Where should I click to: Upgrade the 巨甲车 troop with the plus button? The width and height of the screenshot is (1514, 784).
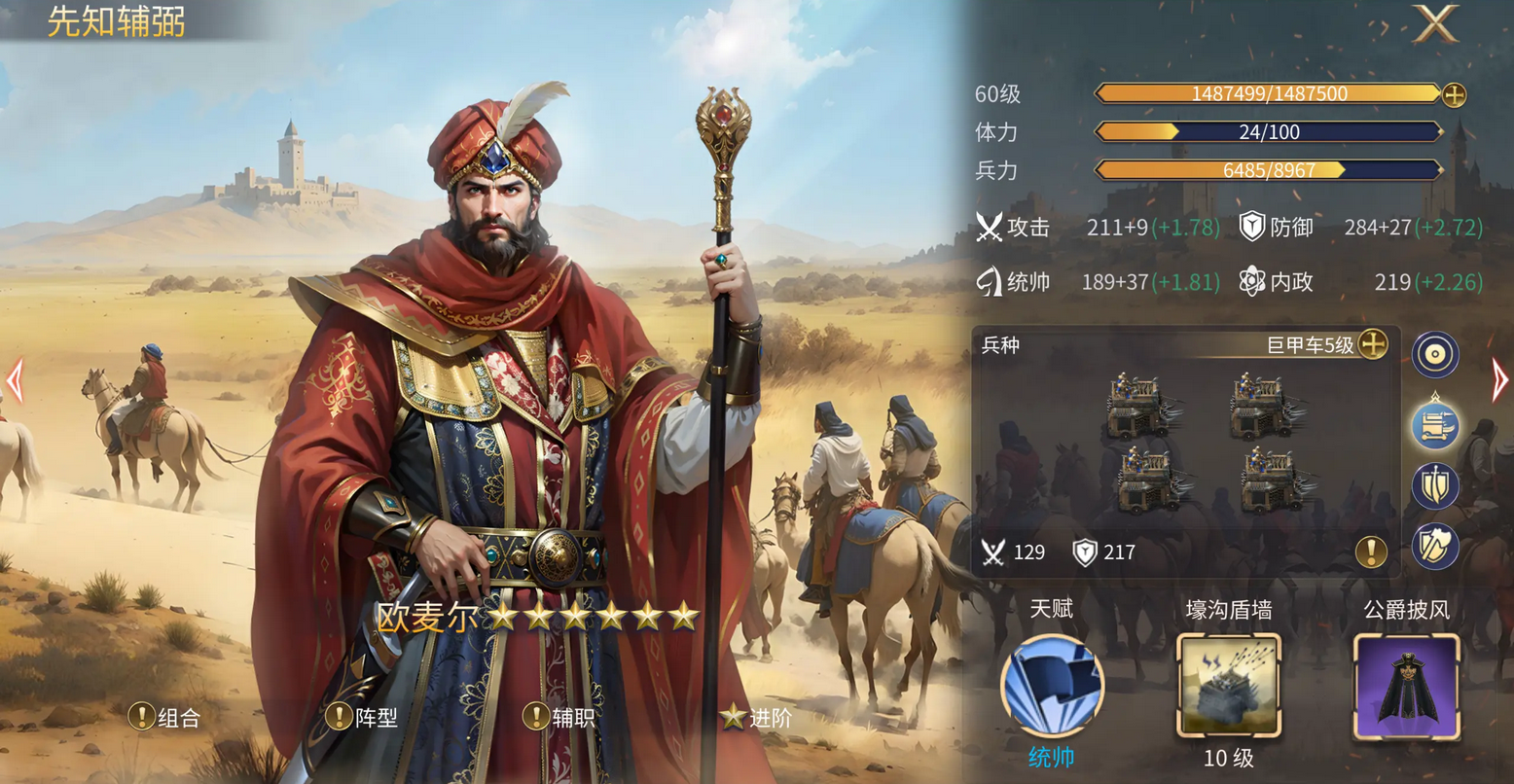point(1372,344)
